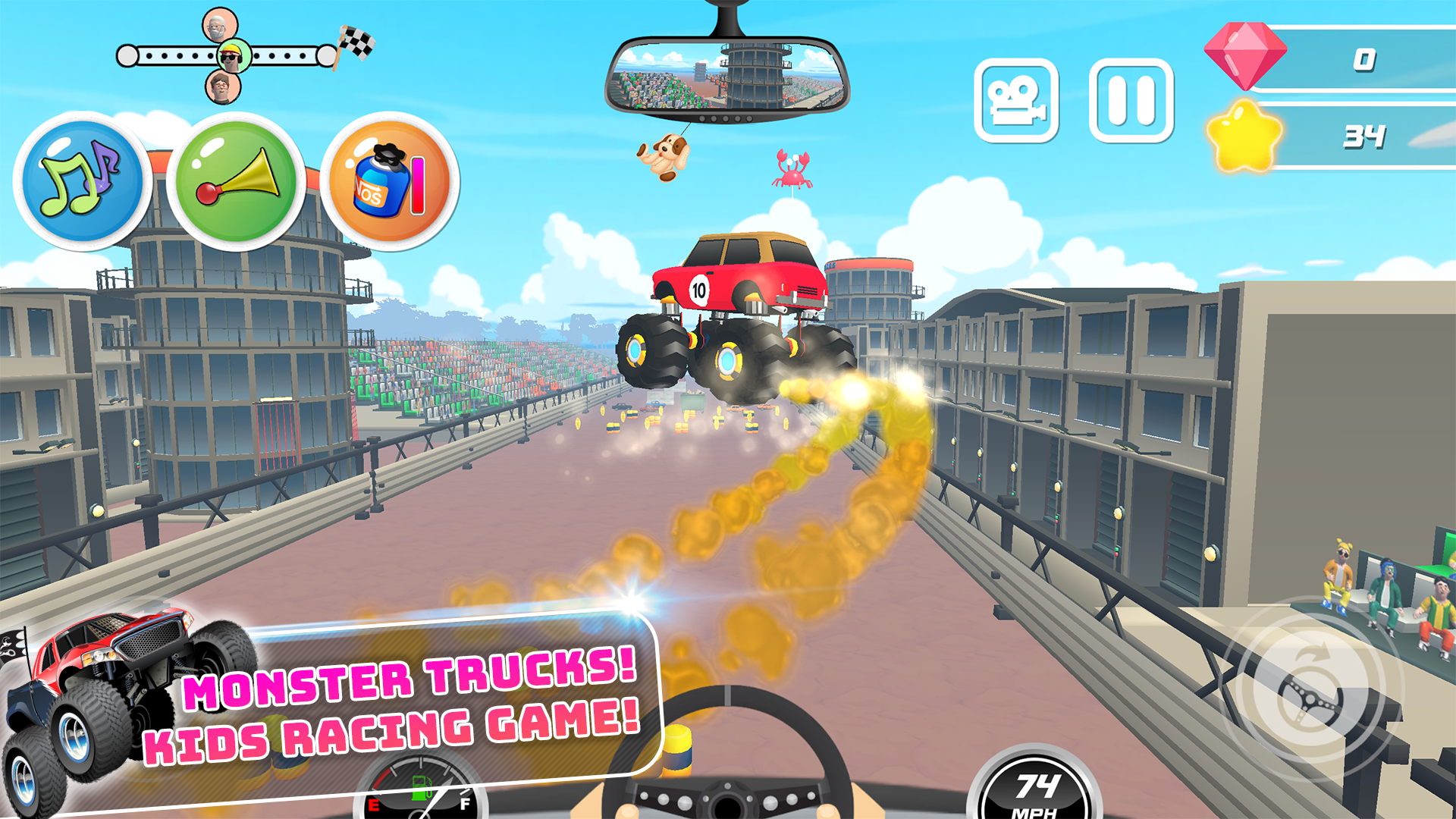Image resolution: width=1456 pixels, height=819 pixels.
Task: Click the video recording camera icon
Action: pyautogui.click(x=1018, y=99)
